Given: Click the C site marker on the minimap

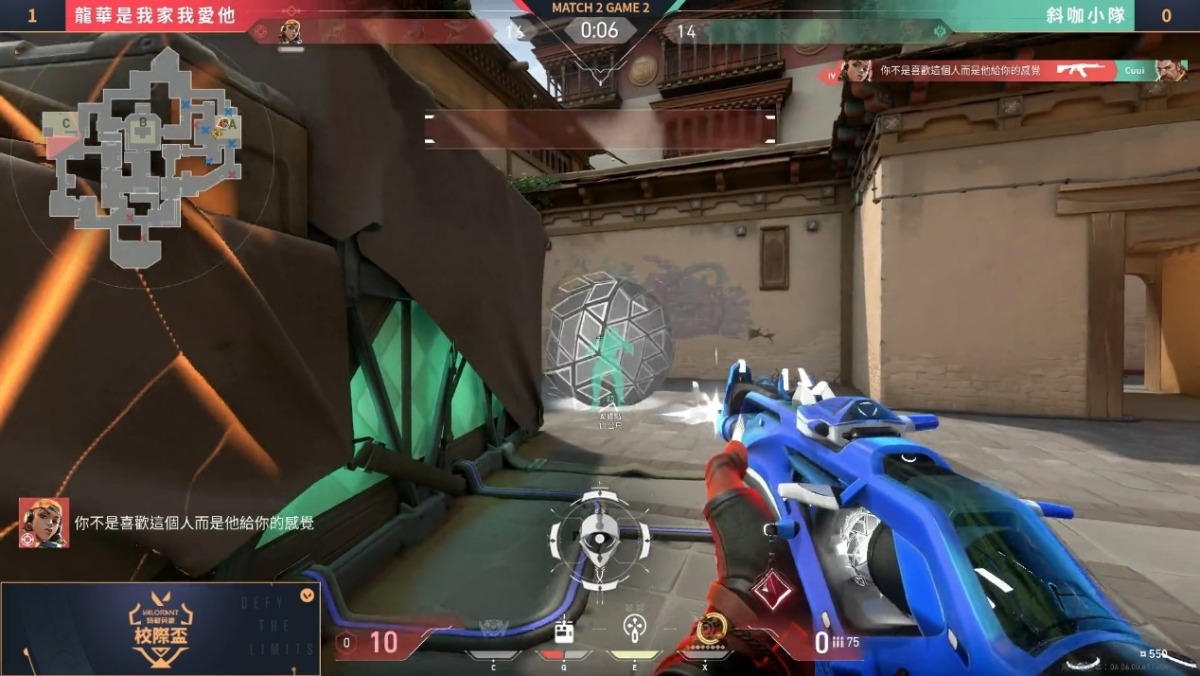Looking at the screenshot, I should (67, 122).
